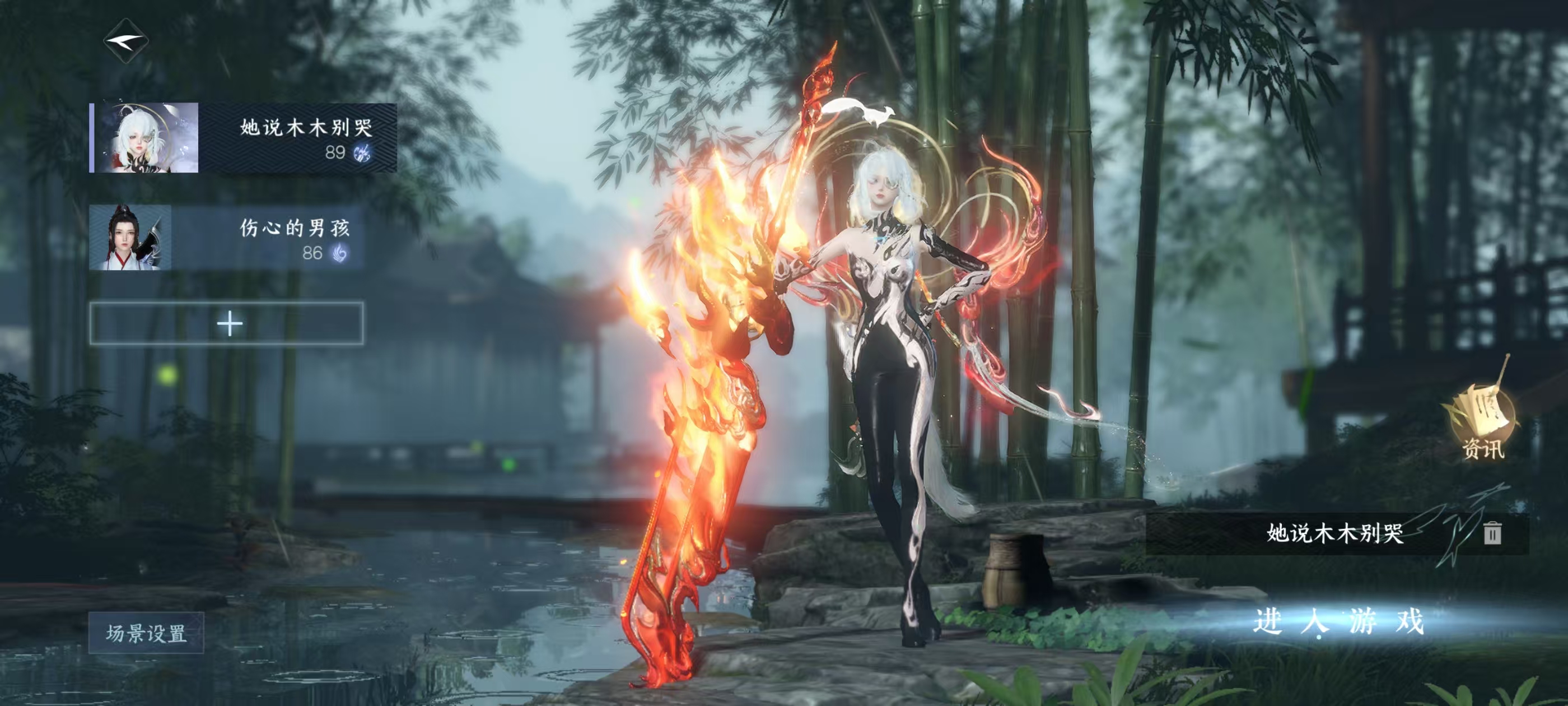Image resolution: width=1568 pixels, height=706 pixels.
Task: Go back using the arrow button
Action: [126, 41]
